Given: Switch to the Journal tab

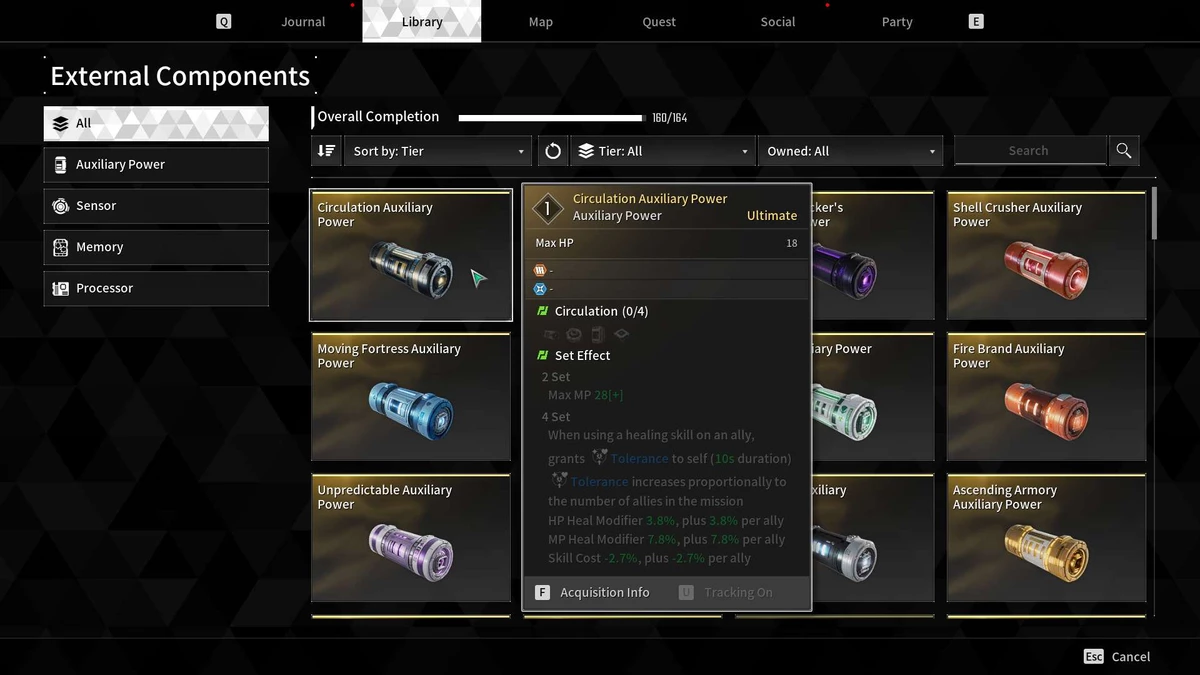Looking at the screenshot, I should [x=303, y=22].
